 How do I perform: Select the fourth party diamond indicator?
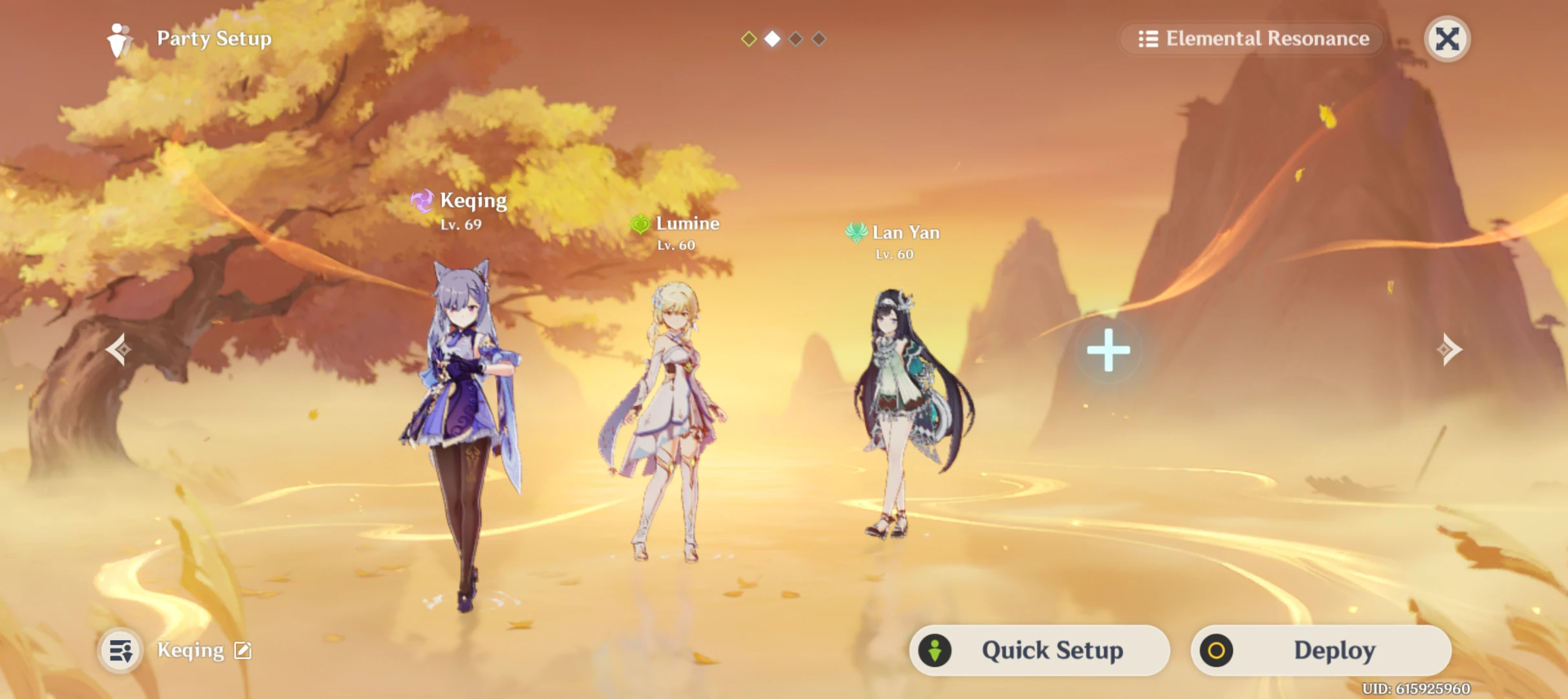pyautogui.click(x=818, y=39)
